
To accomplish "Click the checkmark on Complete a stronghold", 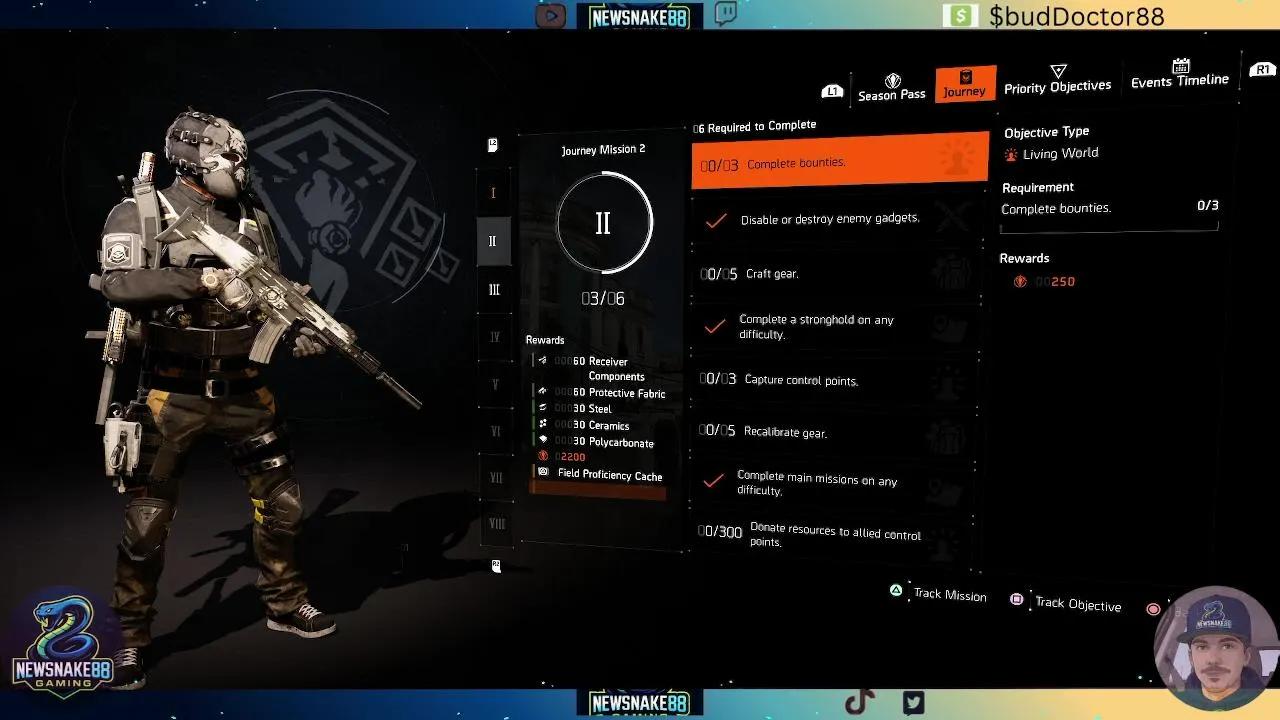I will point(716,326).
